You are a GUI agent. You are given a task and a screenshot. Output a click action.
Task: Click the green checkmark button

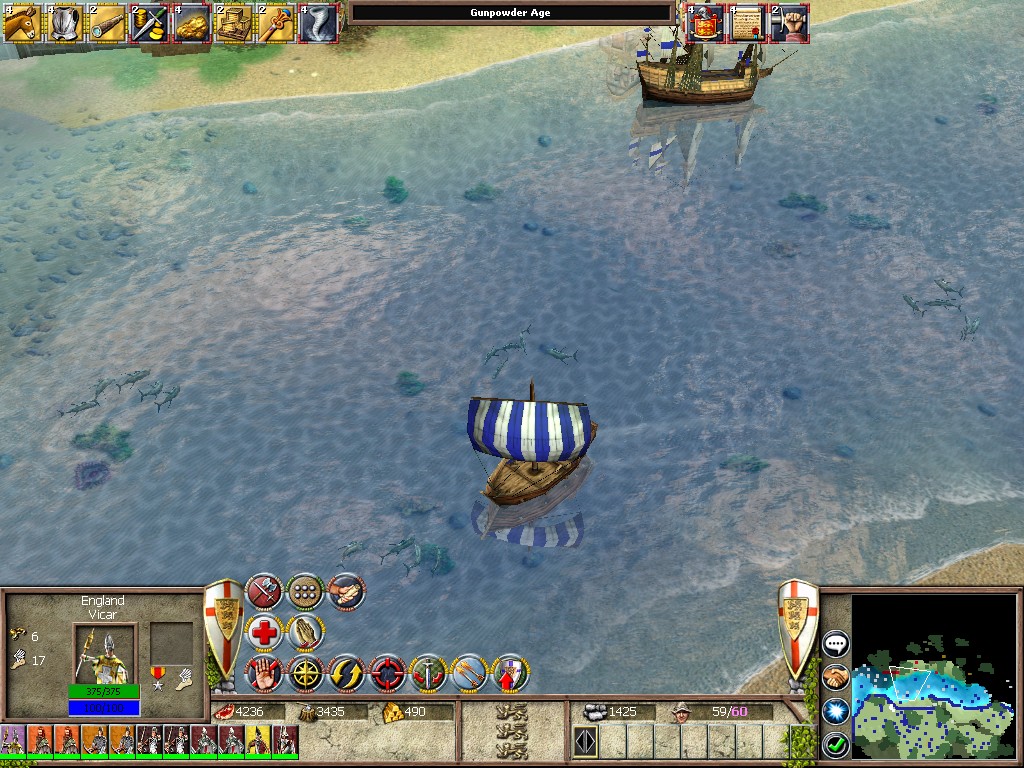click(835, 744)
